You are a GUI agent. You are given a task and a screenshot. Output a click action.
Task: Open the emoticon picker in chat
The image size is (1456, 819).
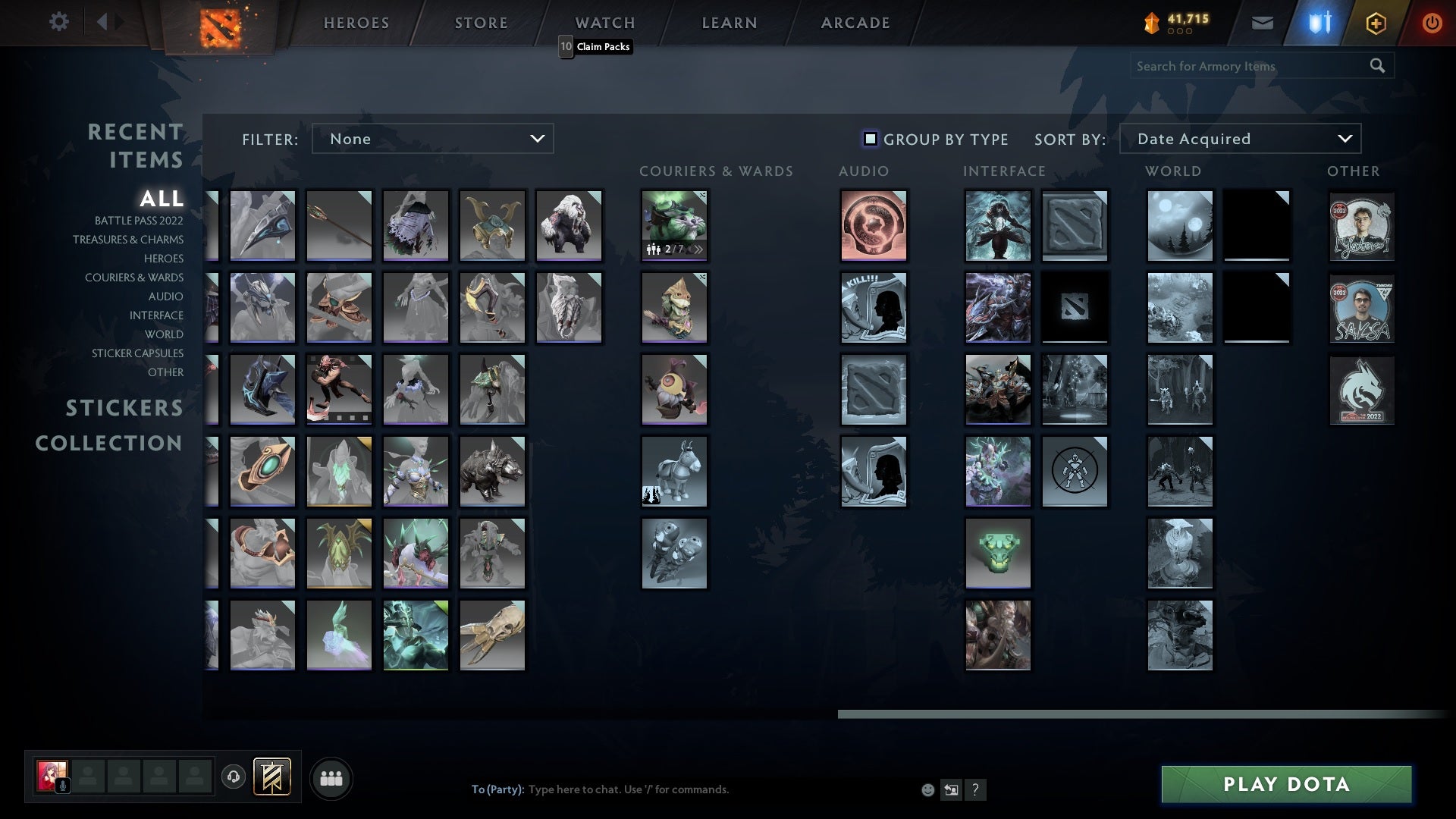tap(927, 789)
